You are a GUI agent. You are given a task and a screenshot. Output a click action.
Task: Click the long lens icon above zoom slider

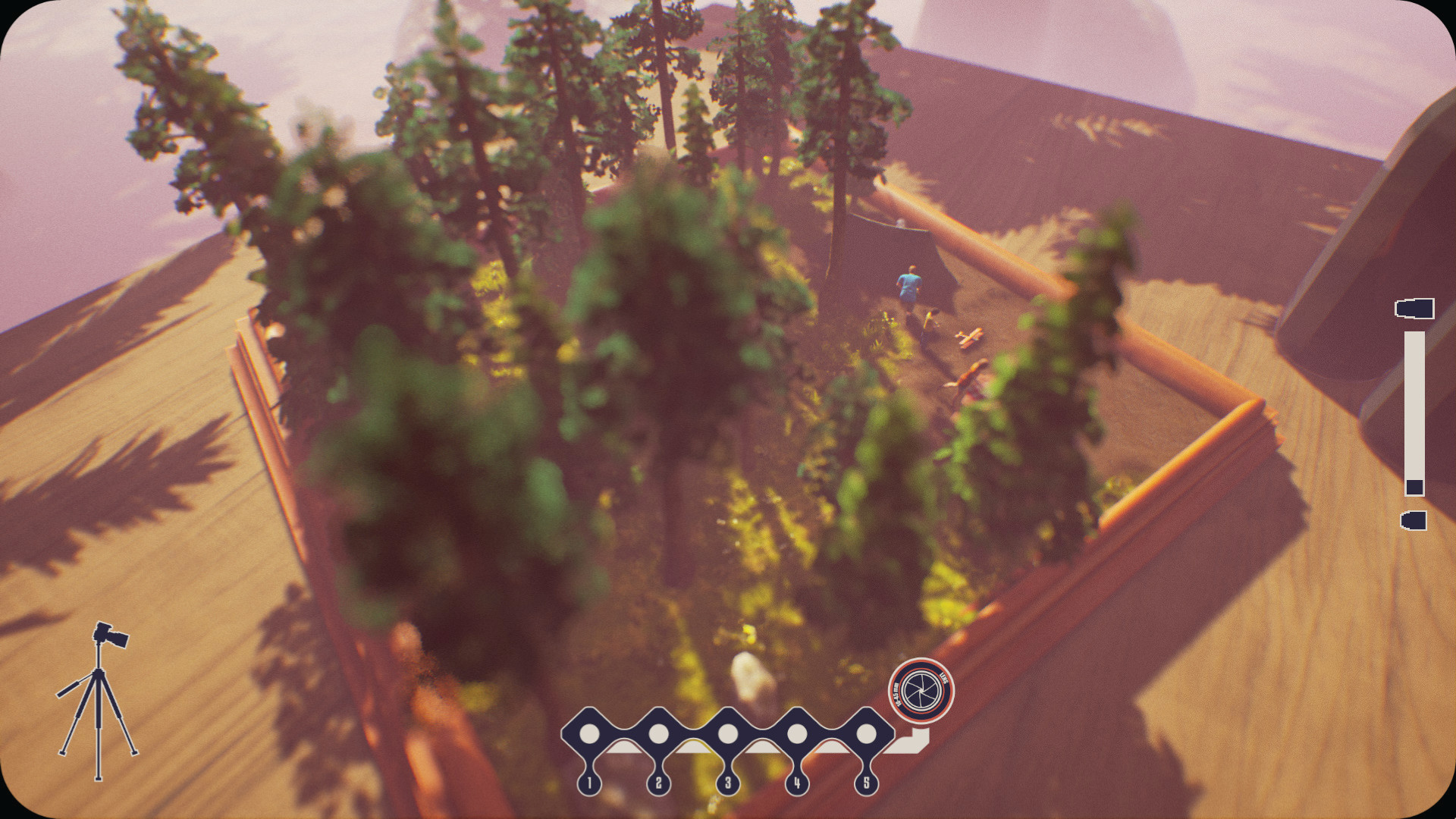coord(1414,309)
